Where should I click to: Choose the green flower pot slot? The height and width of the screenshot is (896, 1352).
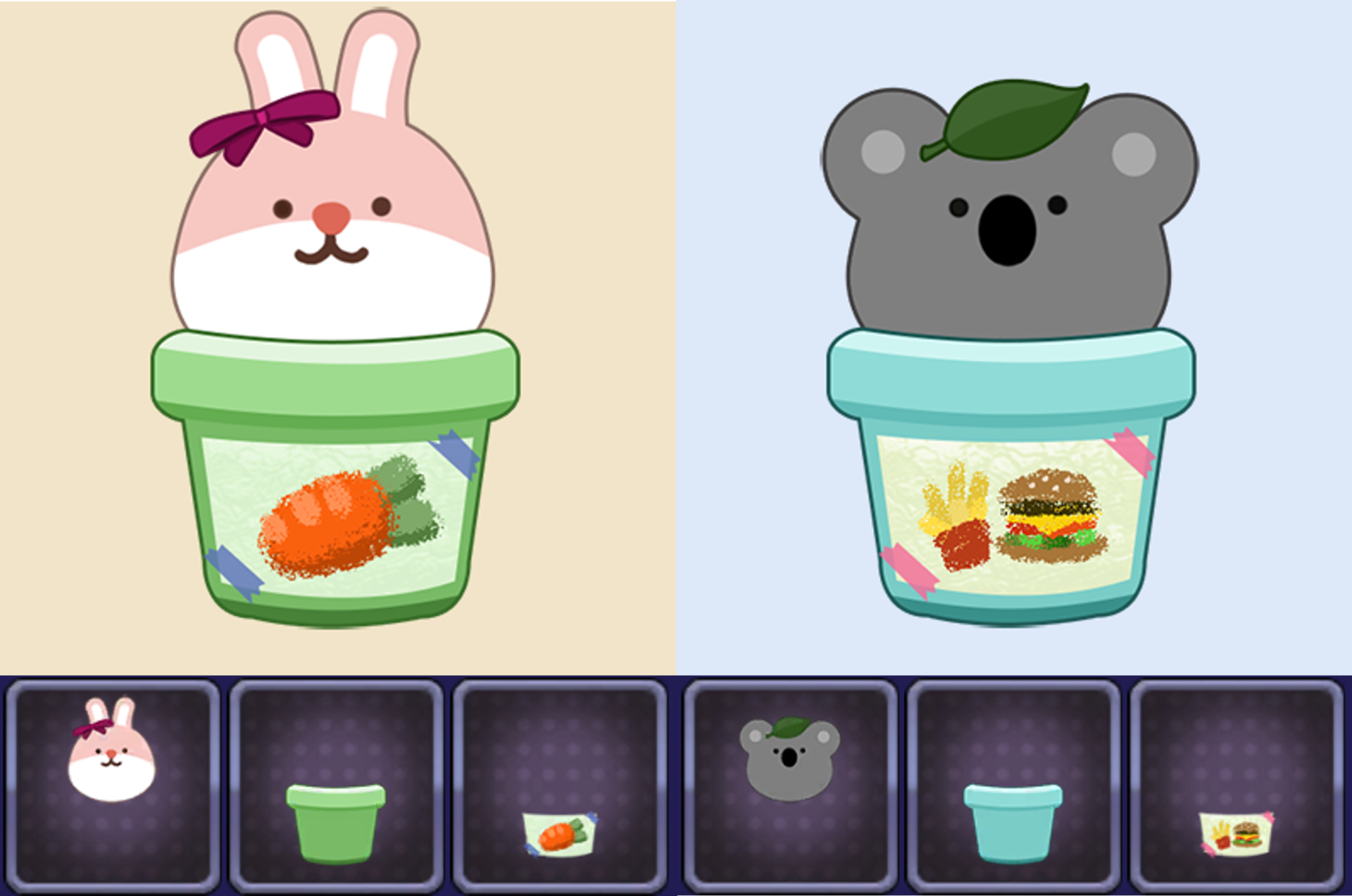336,785
